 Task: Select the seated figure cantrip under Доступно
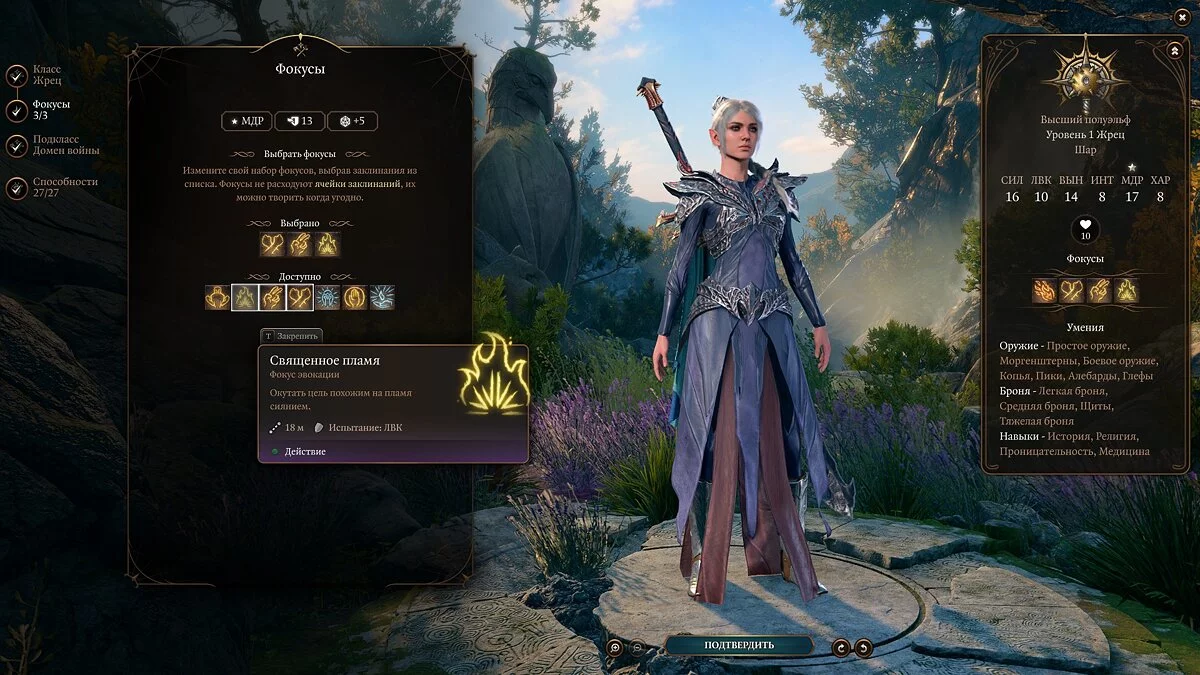coord(218,297)
